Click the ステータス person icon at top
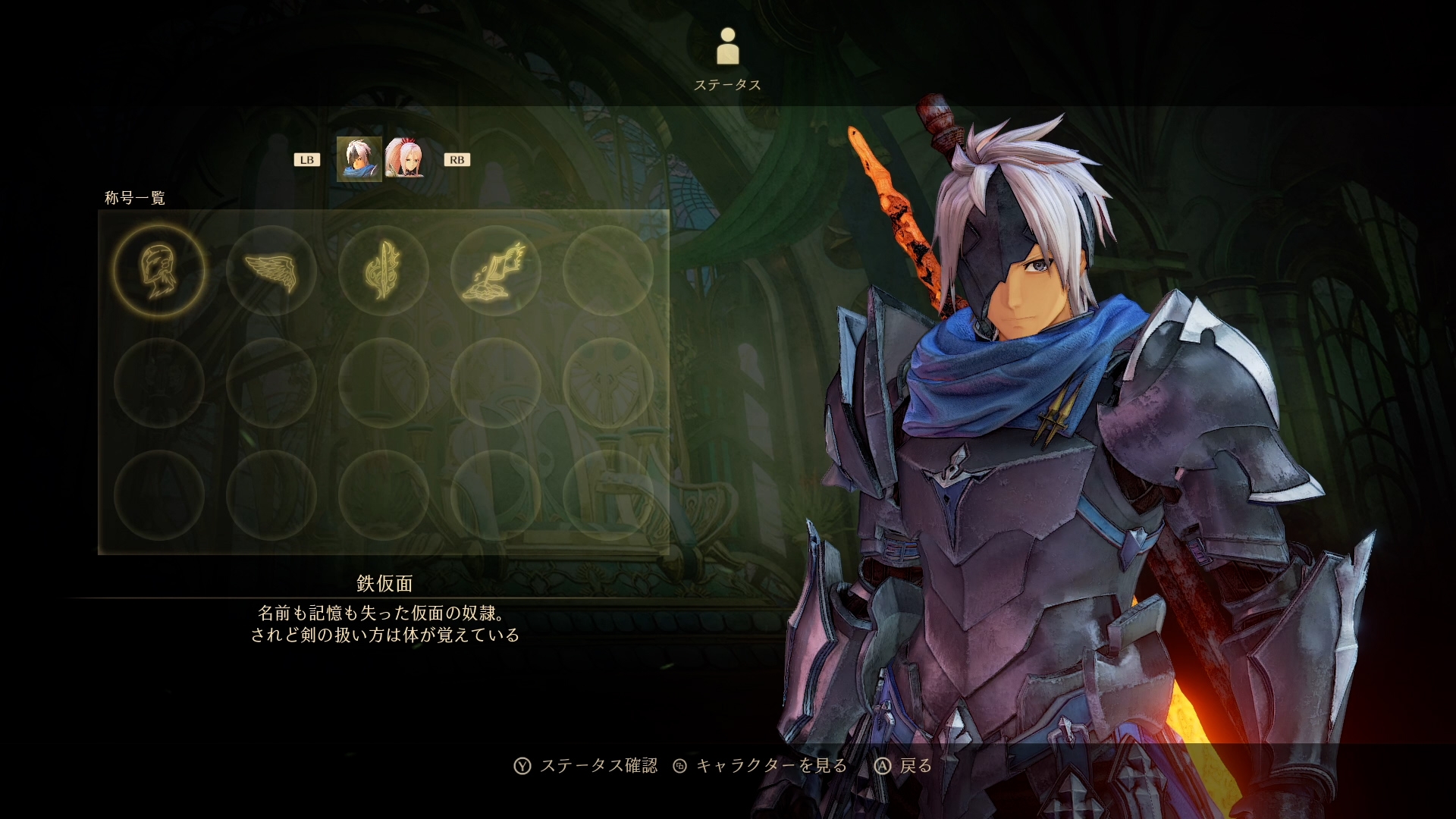 (728, 45)
